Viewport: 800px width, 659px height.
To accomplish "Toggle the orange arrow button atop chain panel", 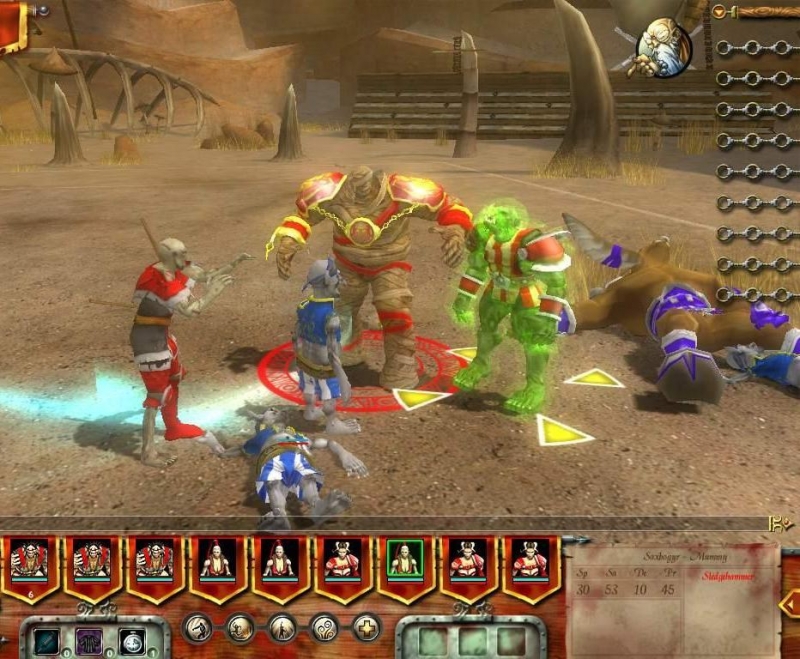I will tap(719, 12).
